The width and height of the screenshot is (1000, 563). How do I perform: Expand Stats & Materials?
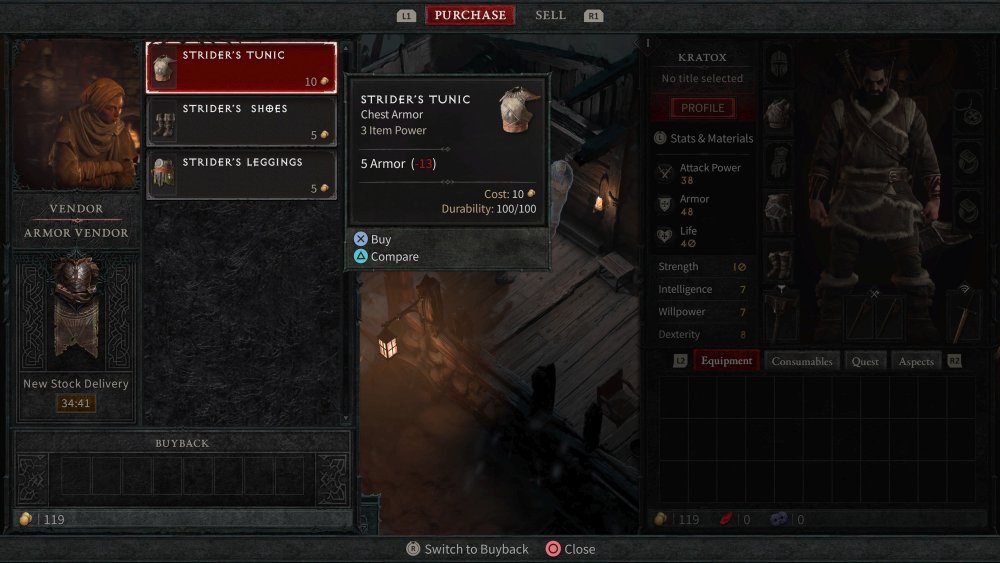tap(709, 138)
